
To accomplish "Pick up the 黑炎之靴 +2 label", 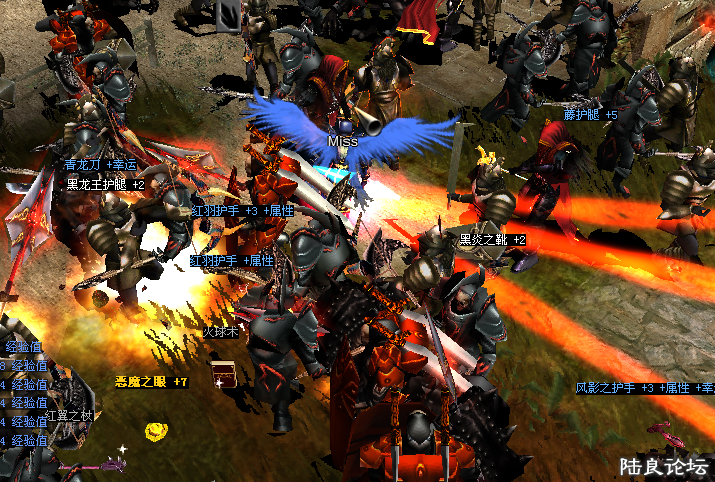I will pyautogui.click(x=492, y=240).
